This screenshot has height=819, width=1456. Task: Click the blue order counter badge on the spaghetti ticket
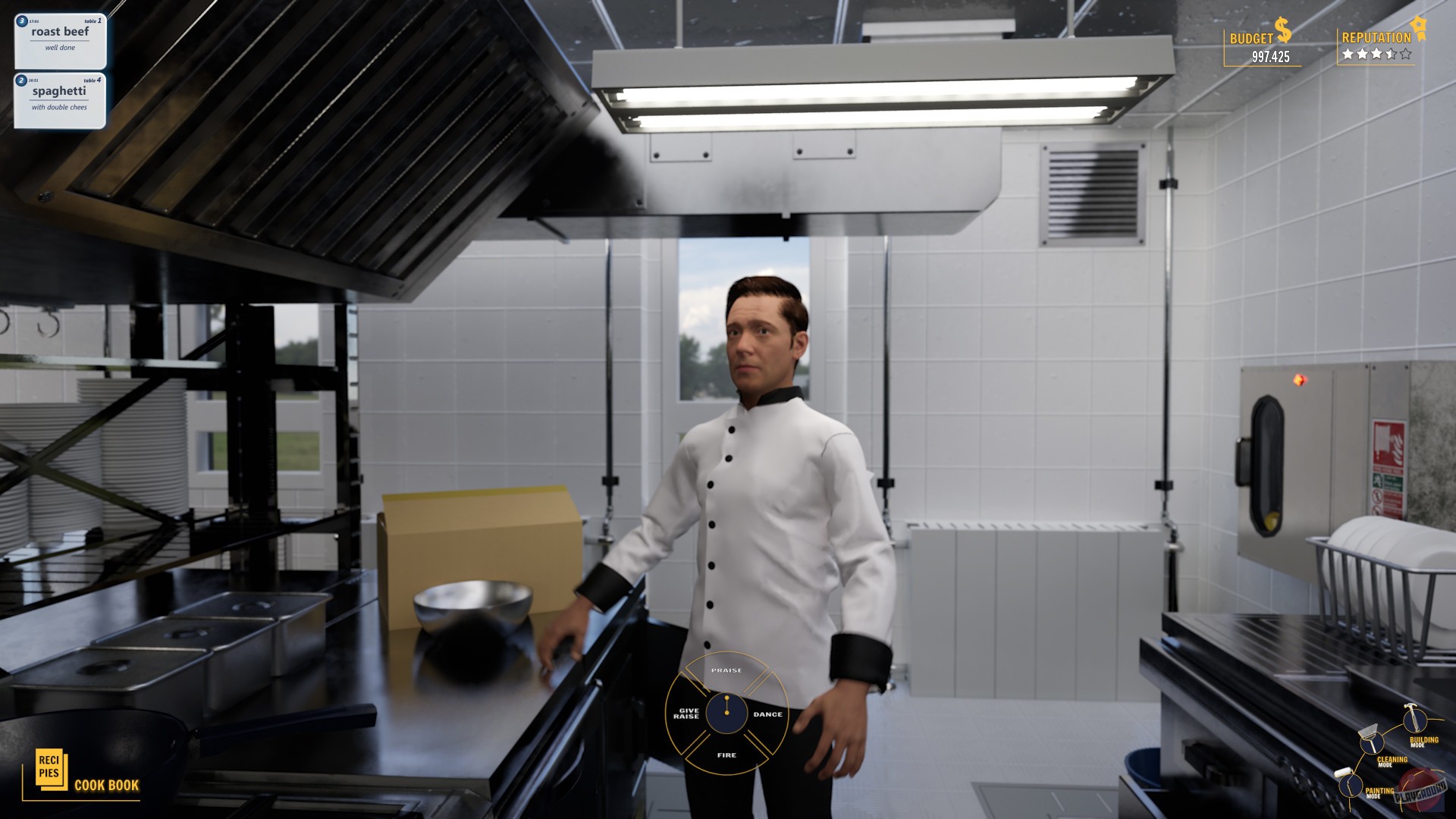click(x=20, y=79)
